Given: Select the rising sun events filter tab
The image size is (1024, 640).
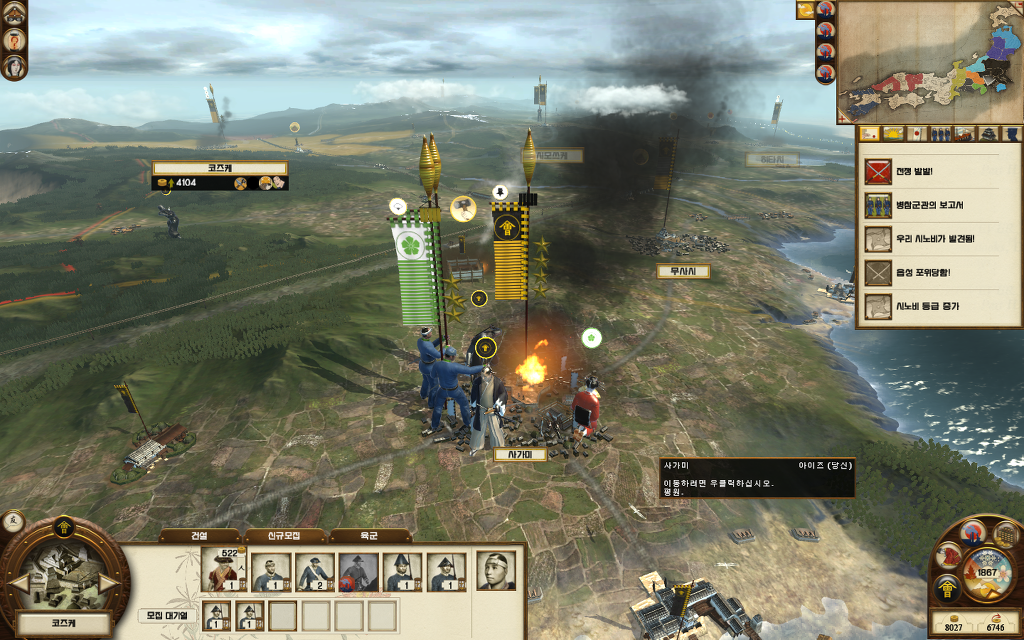Looking at the screenshot, I should [893, 134].
